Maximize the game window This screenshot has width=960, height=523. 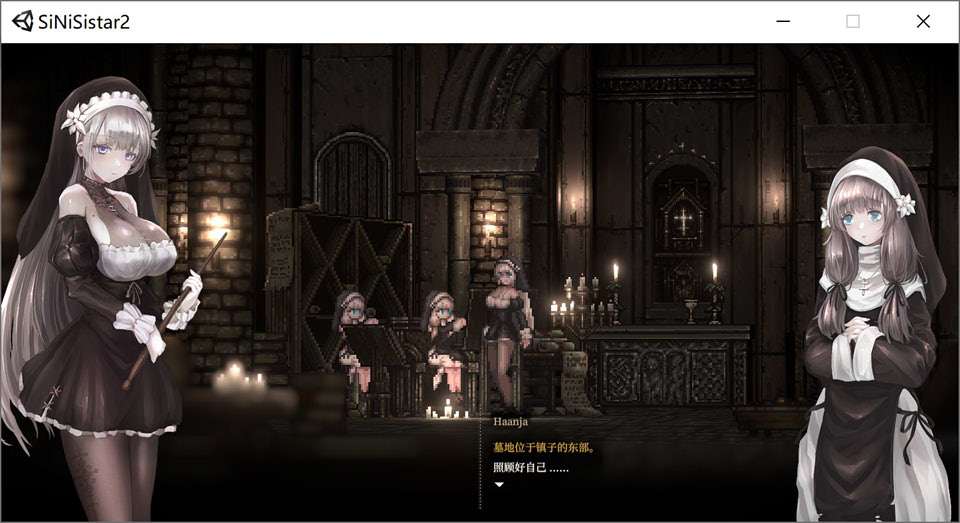(853, 21)
